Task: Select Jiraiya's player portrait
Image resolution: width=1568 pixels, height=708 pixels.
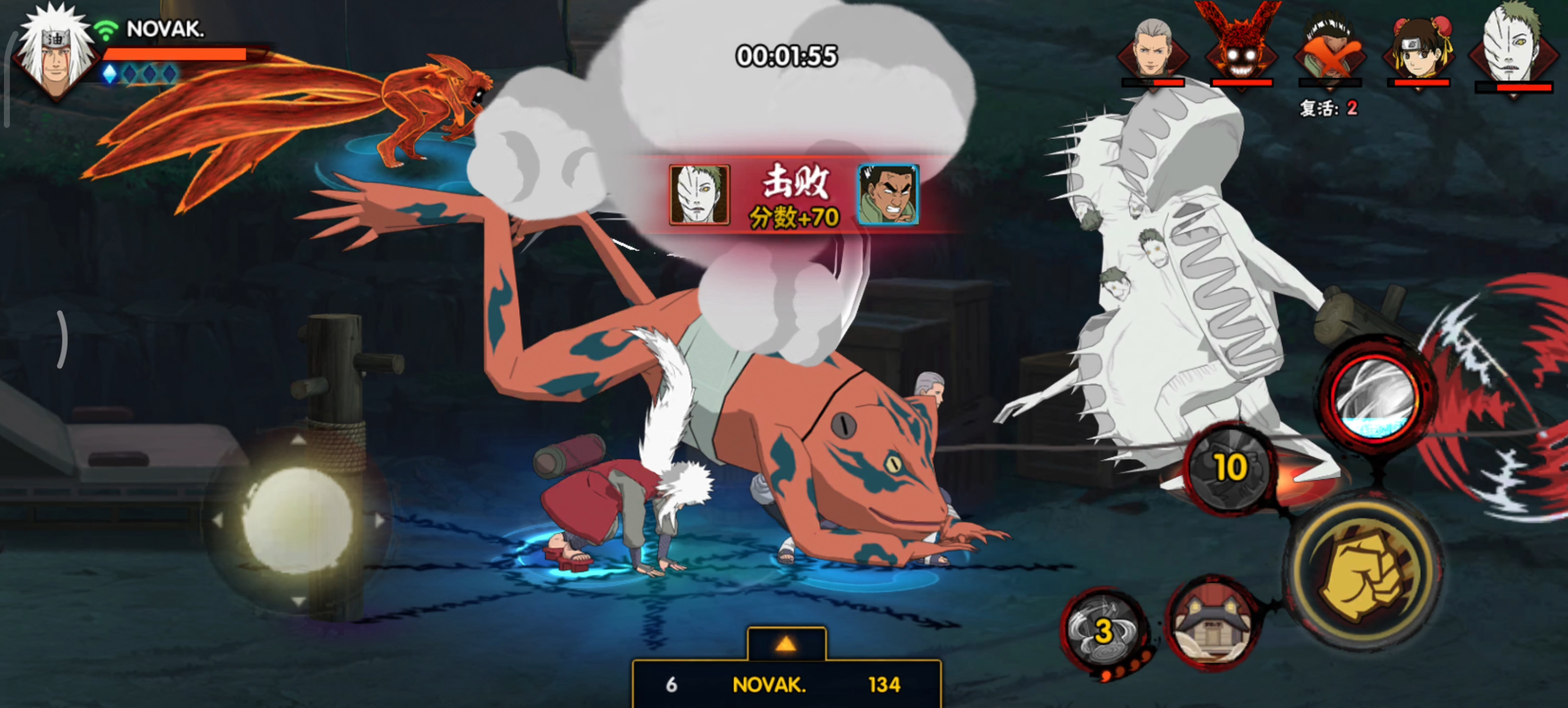Action: tap(55, 54)
